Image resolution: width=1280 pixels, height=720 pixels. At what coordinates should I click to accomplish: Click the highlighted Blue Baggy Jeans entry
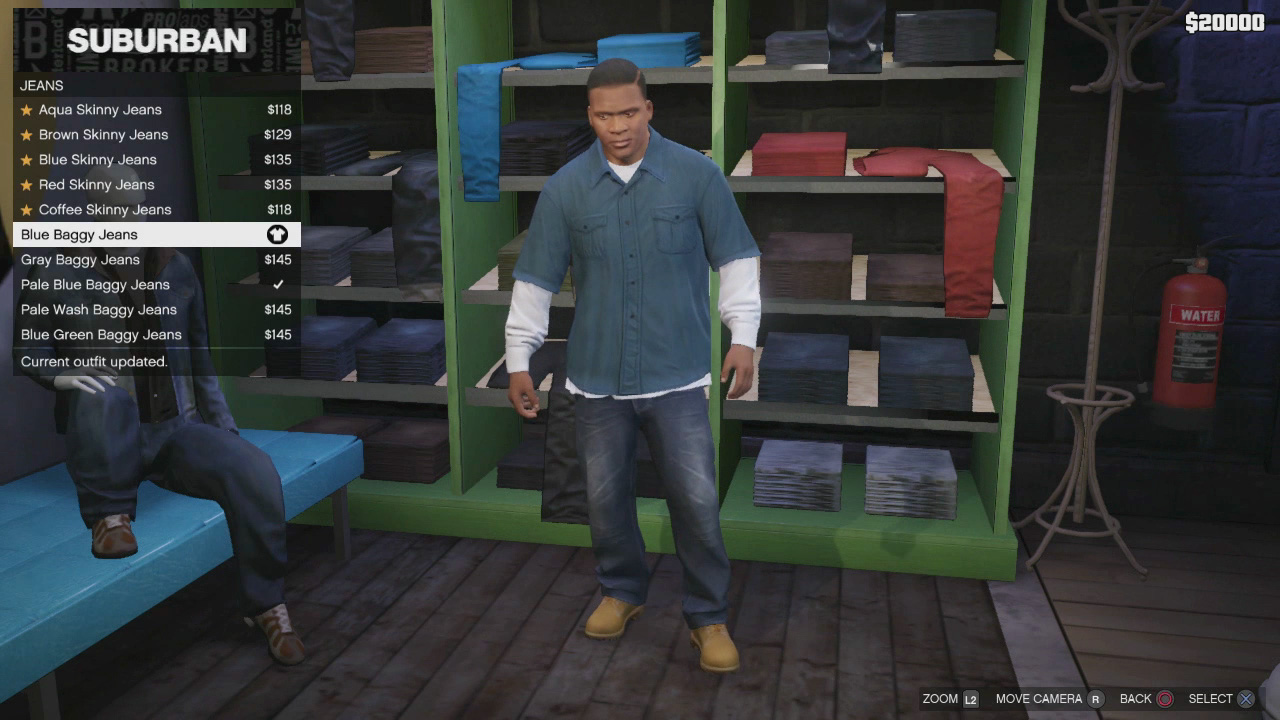click(80, 235)
